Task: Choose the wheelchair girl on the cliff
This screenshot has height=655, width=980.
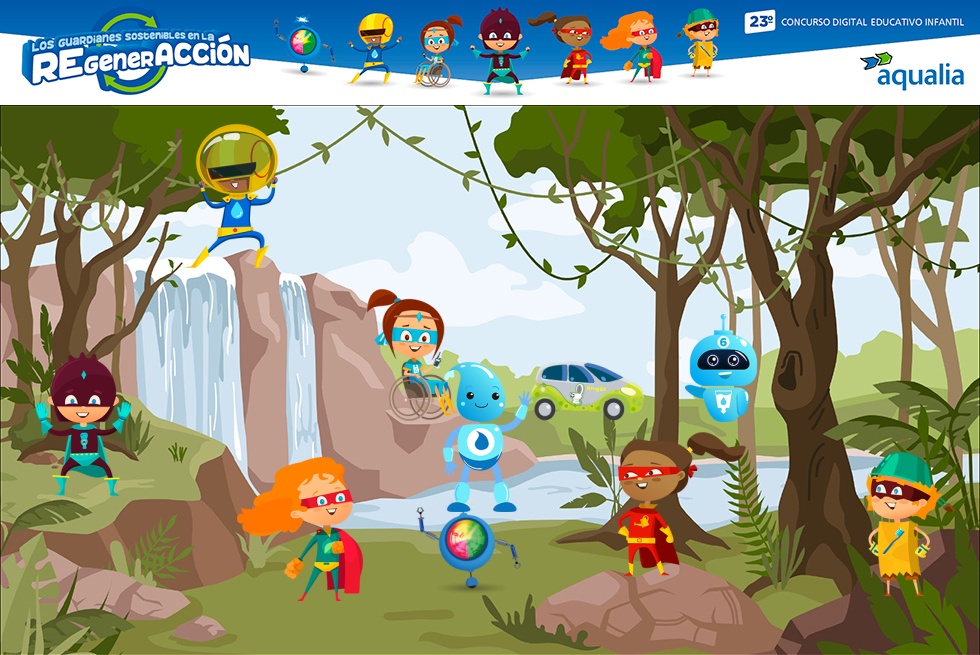Action: pos(410,355)
